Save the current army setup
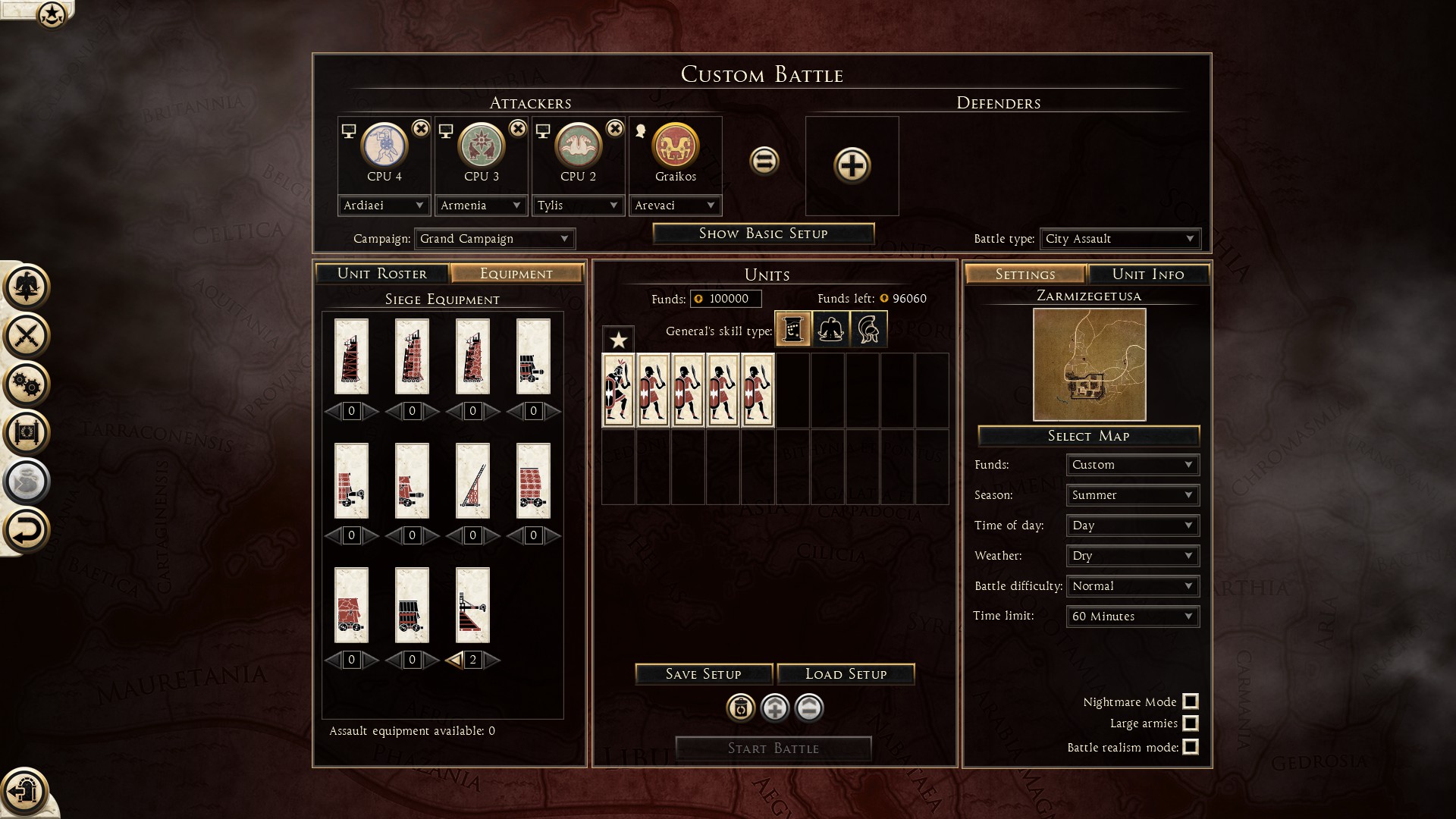This screenshot has width=1456, height=819. tap(703, 674)
